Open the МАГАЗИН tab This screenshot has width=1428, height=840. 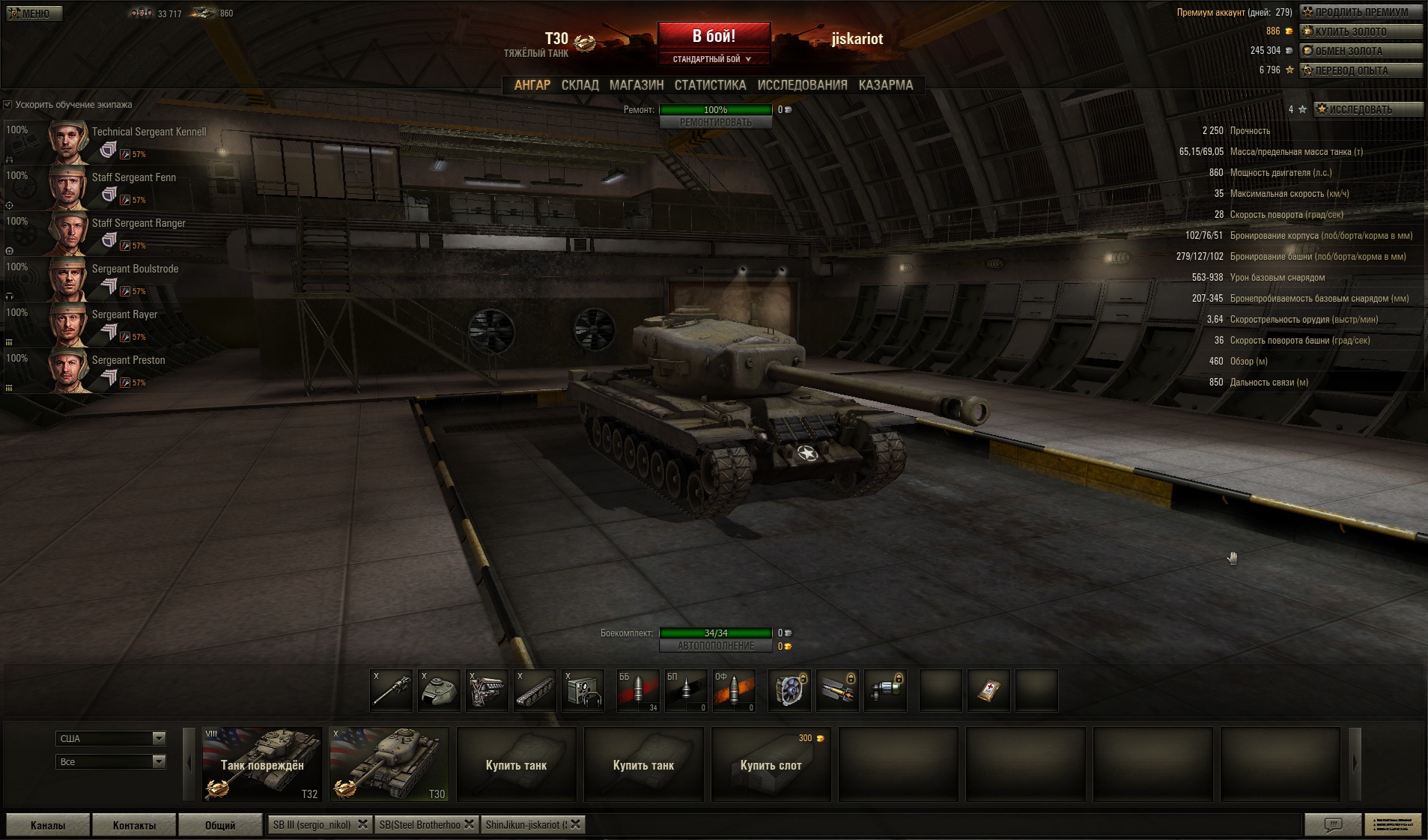tap(636, 85)
